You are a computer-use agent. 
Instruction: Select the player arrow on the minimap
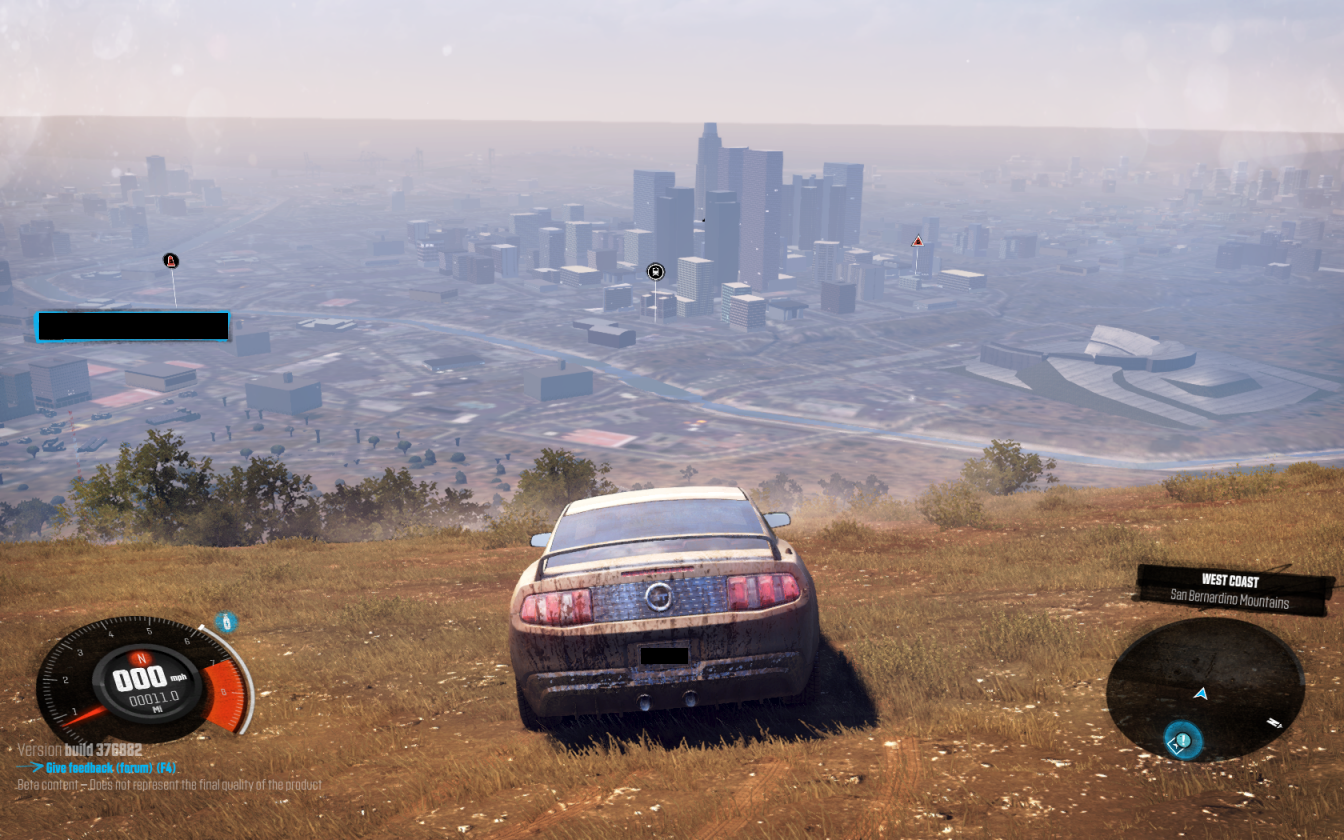[x=1201, y=693]
